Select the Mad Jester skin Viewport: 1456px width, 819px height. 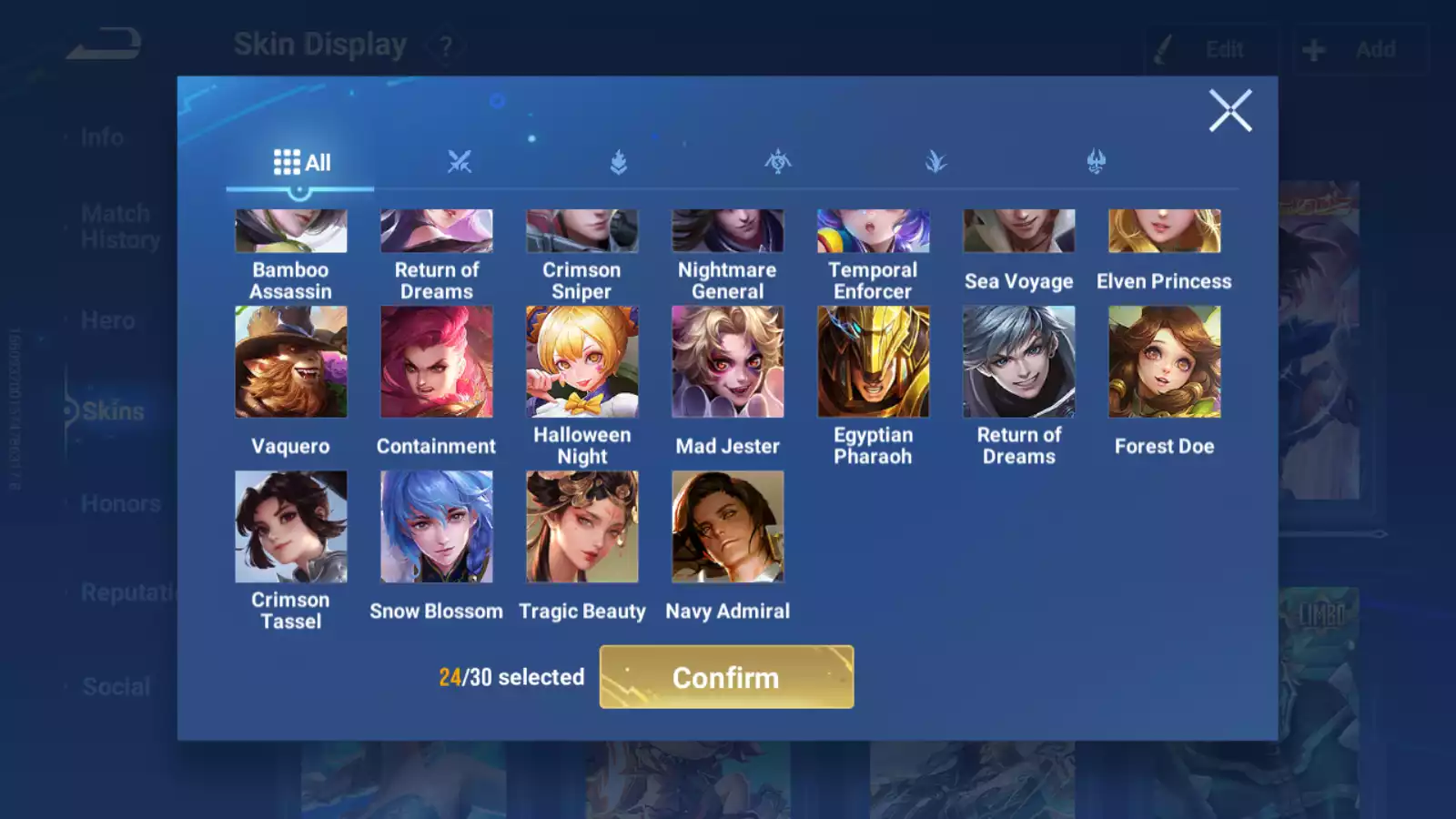pos(728,362)
